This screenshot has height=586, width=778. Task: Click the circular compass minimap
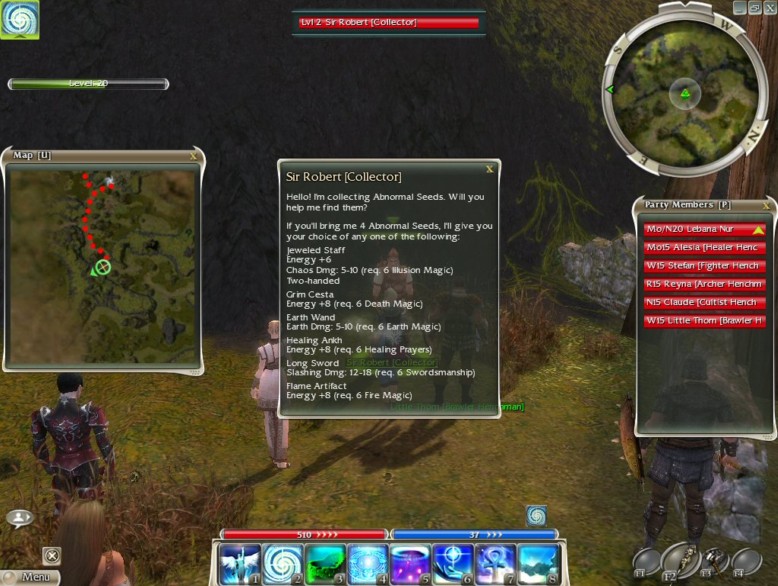(685, 95)
